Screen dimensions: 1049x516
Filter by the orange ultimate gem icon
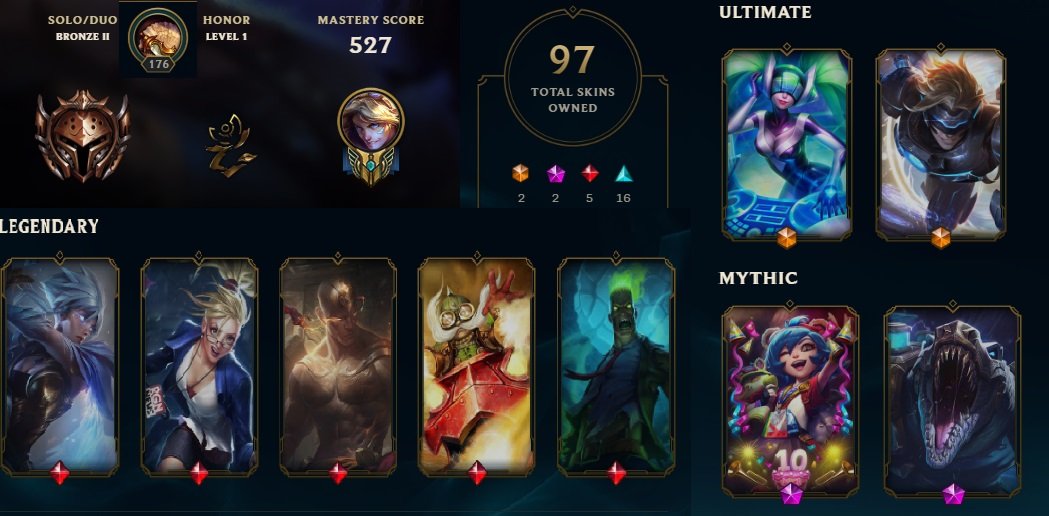point(520,173)
